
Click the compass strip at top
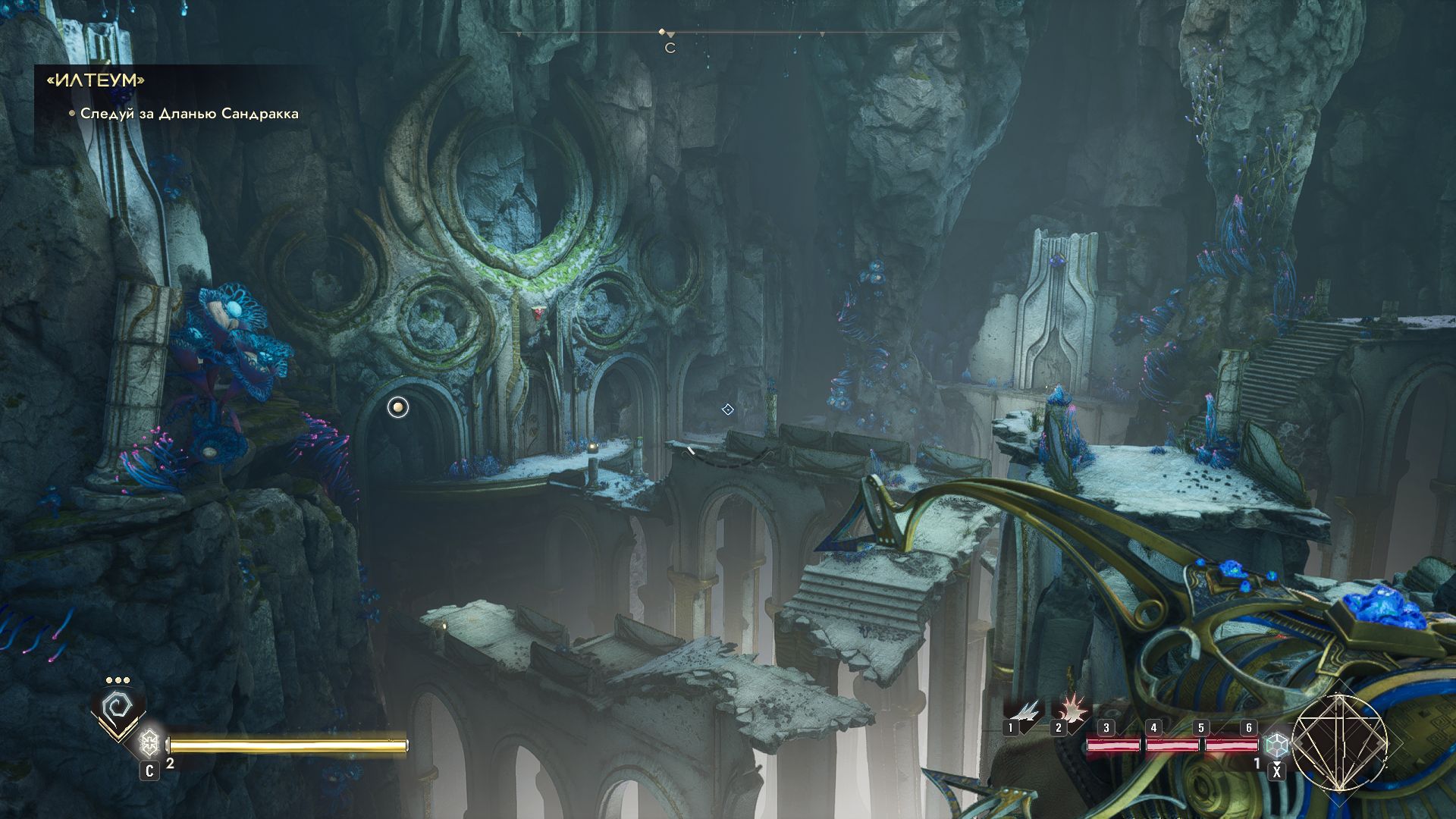click(x=728, y=33)
